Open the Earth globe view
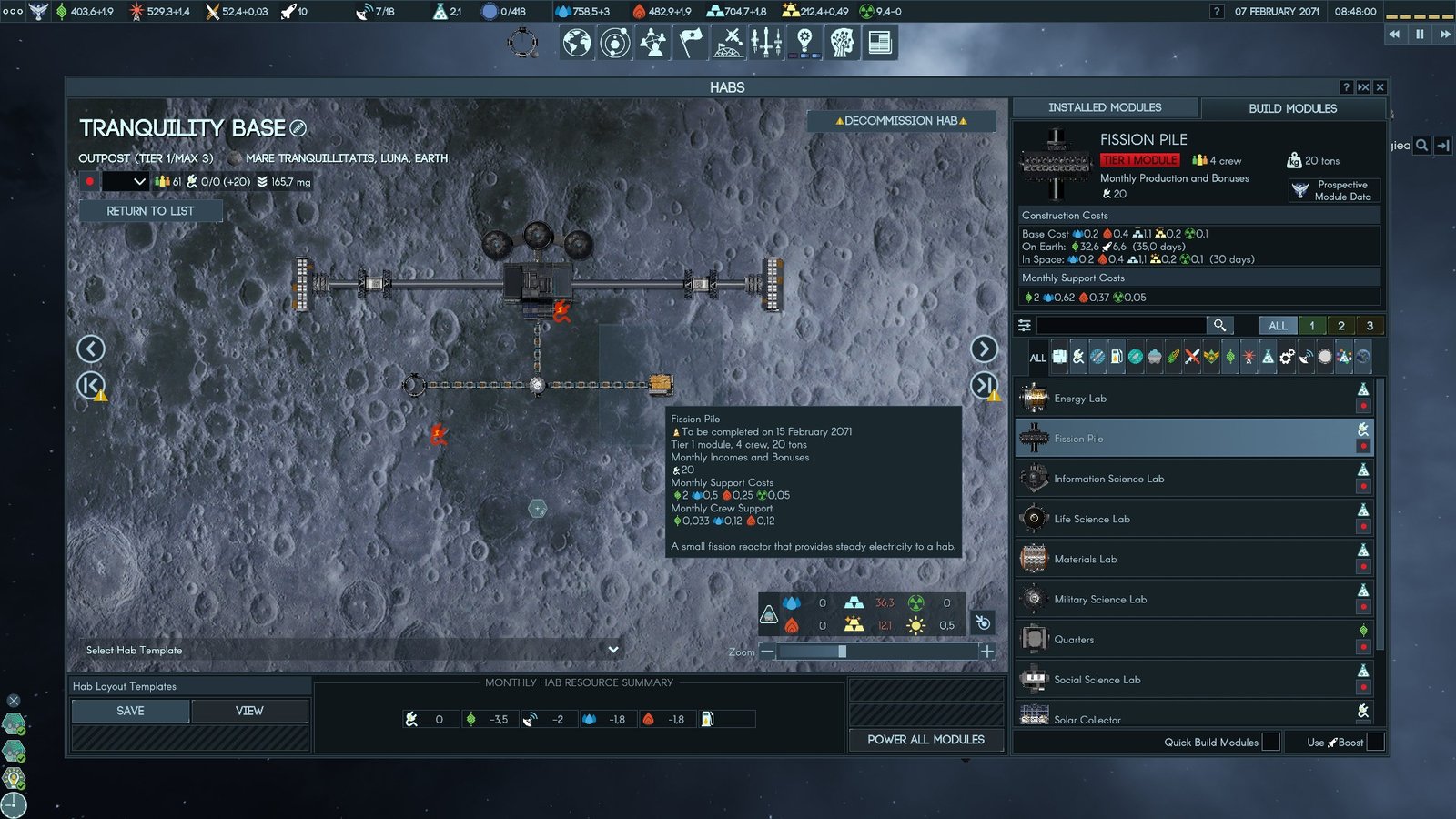The image size is (1456, 819). 576,42
